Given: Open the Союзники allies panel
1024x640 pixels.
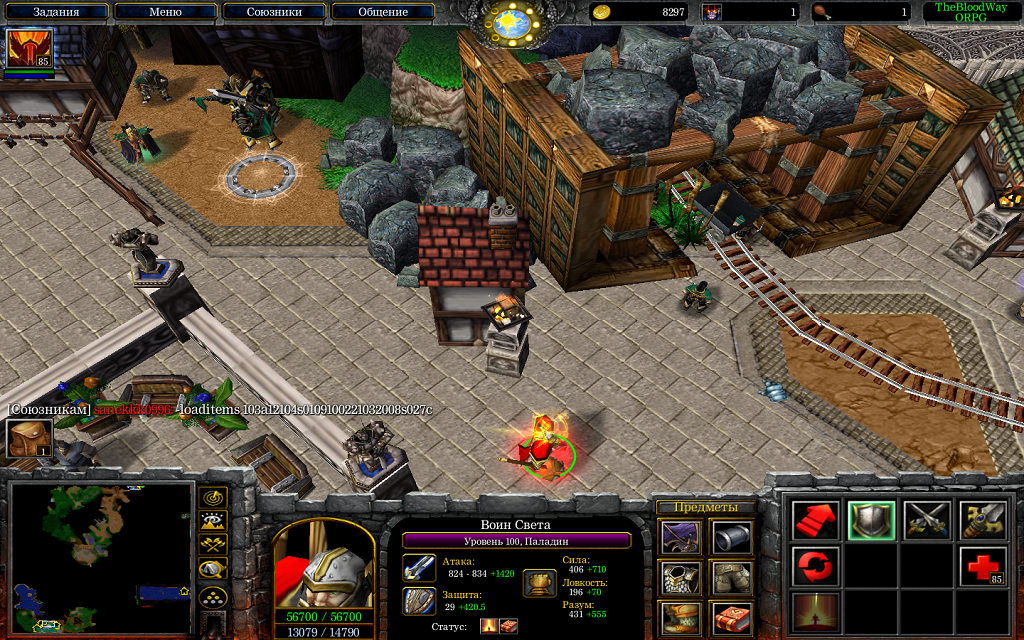Looking at the screenshot, I should point(273,12).
